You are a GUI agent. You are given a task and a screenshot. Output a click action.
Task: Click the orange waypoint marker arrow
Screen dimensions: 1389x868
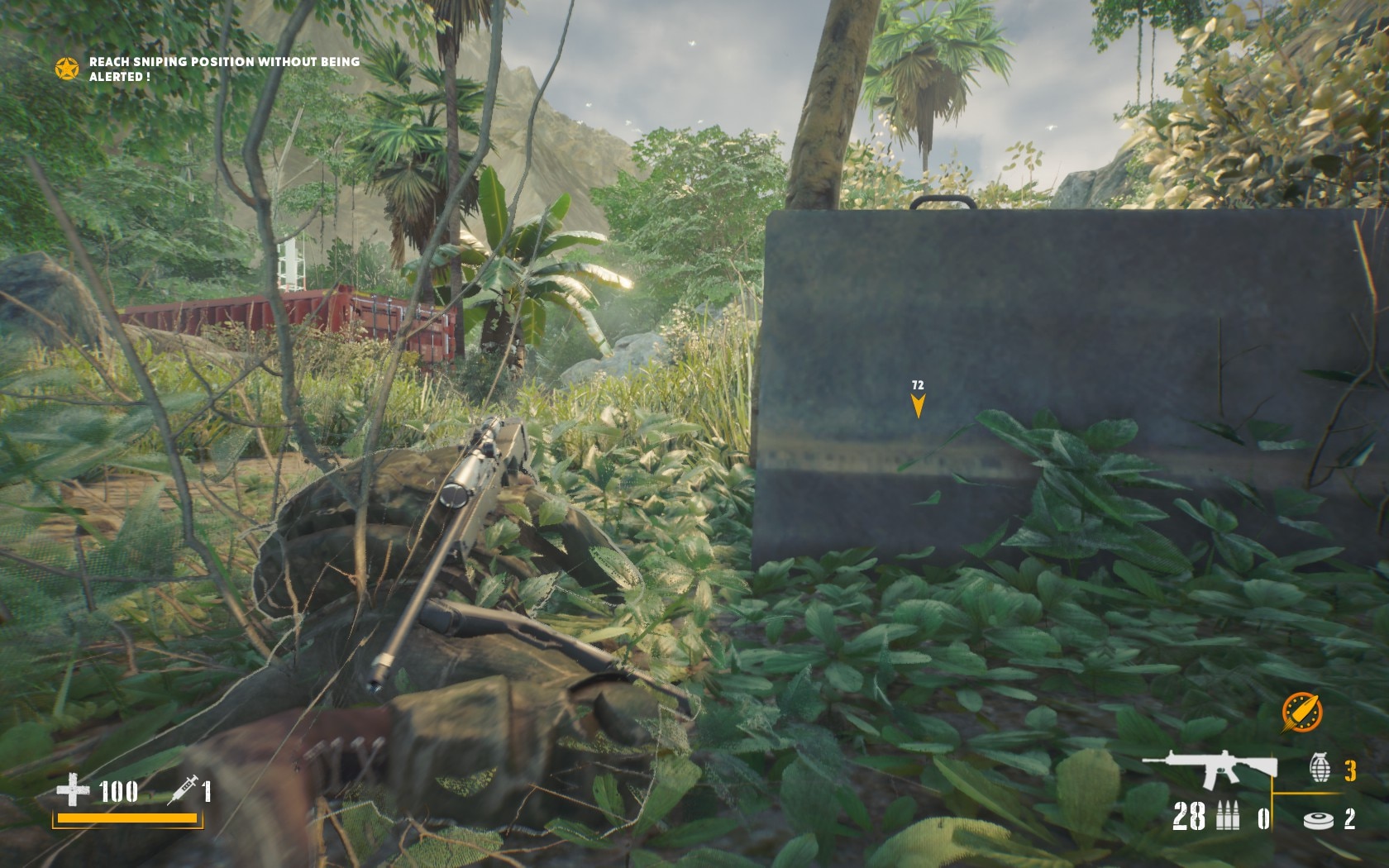click(x=917, y=405)
